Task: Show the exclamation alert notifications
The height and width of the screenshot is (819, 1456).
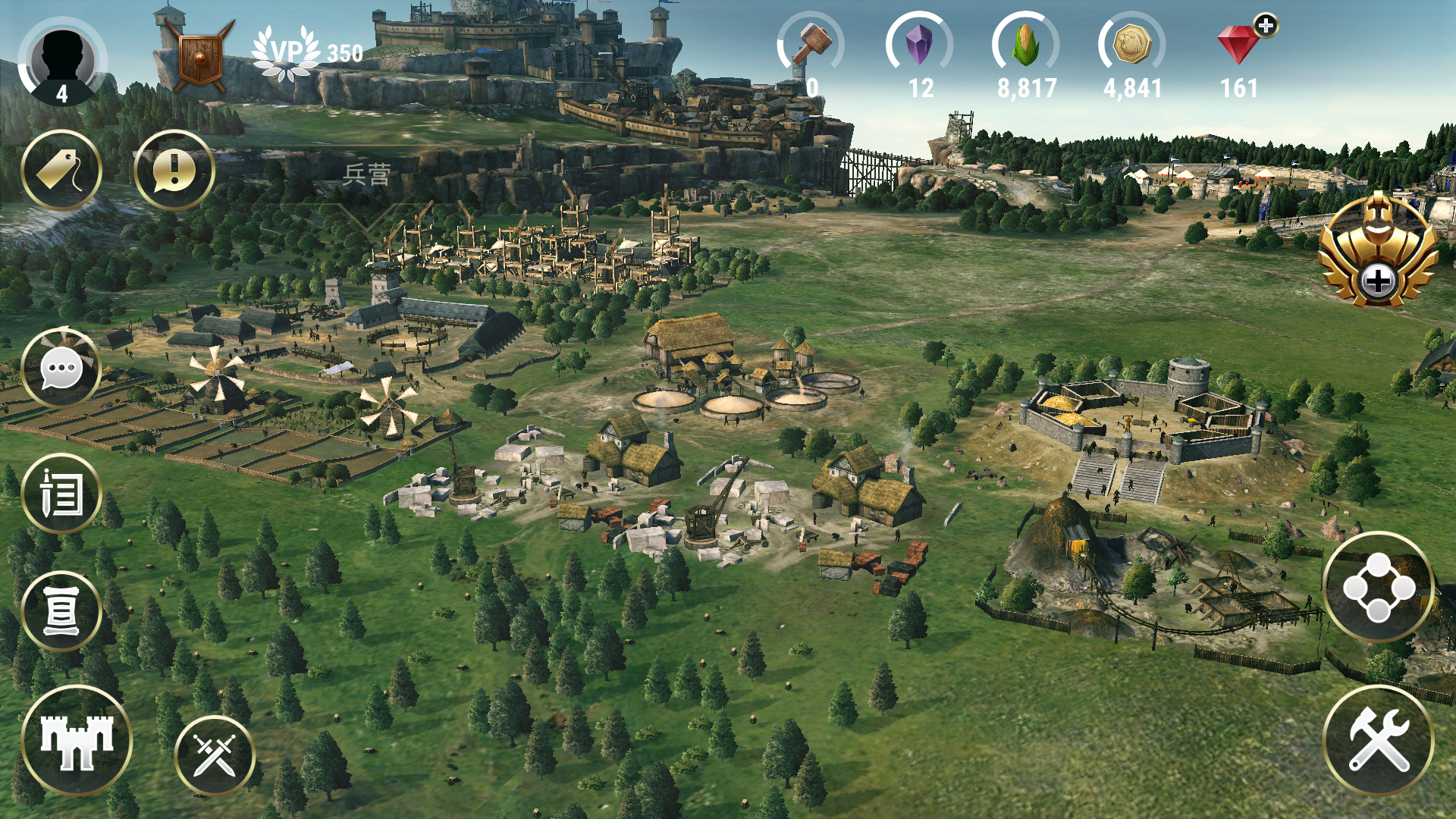Action: tap(174, 170)
